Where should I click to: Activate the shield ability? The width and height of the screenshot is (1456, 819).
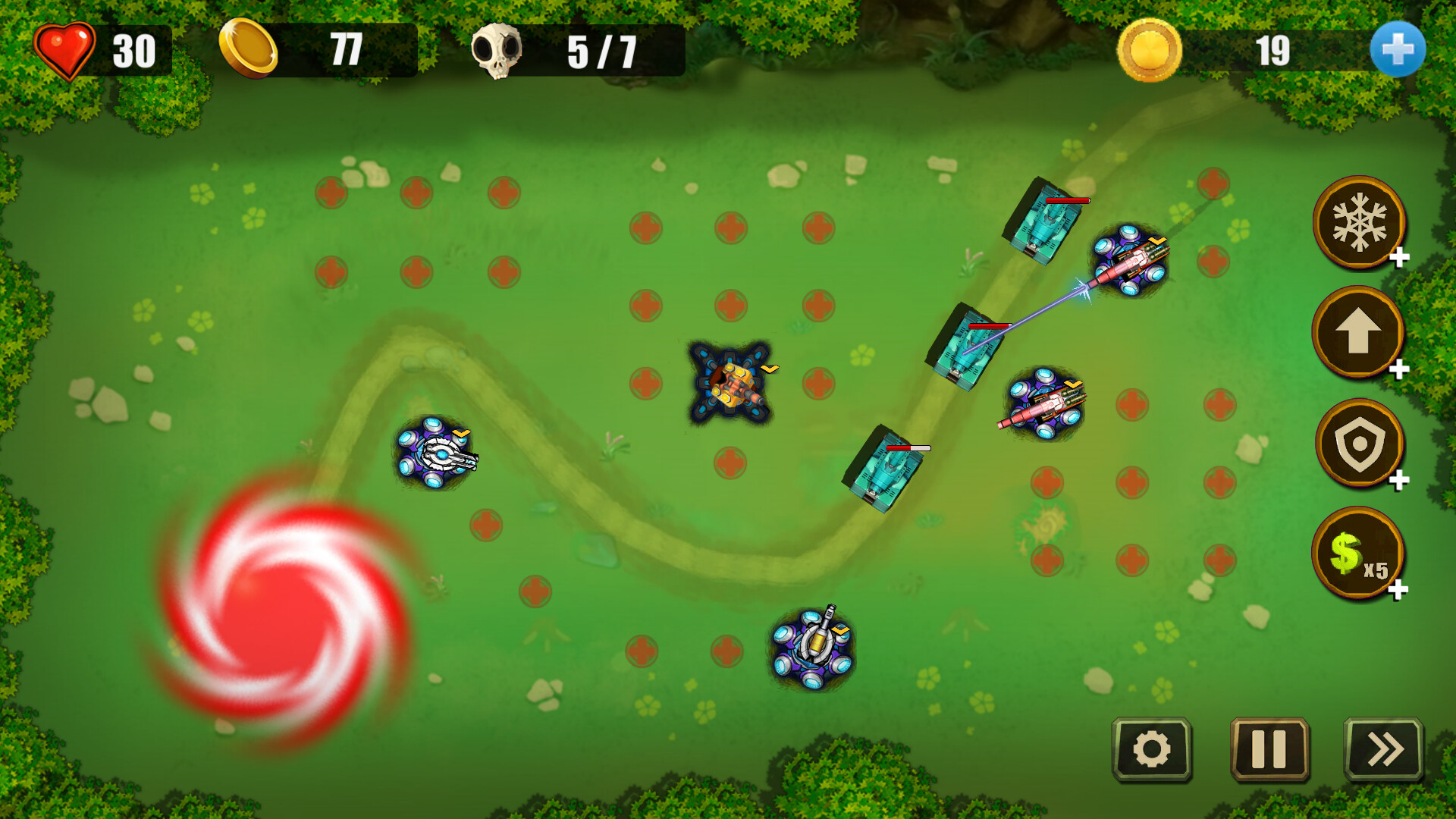pyautogui.click(x=1358, y=444)
